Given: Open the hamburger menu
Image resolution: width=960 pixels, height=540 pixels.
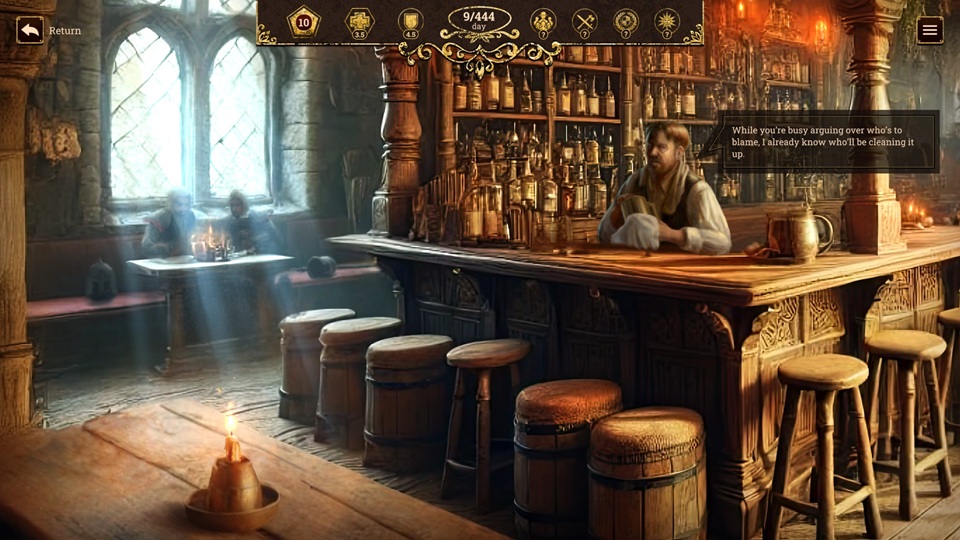Looking at the screenshot, I should click(930, 30).
